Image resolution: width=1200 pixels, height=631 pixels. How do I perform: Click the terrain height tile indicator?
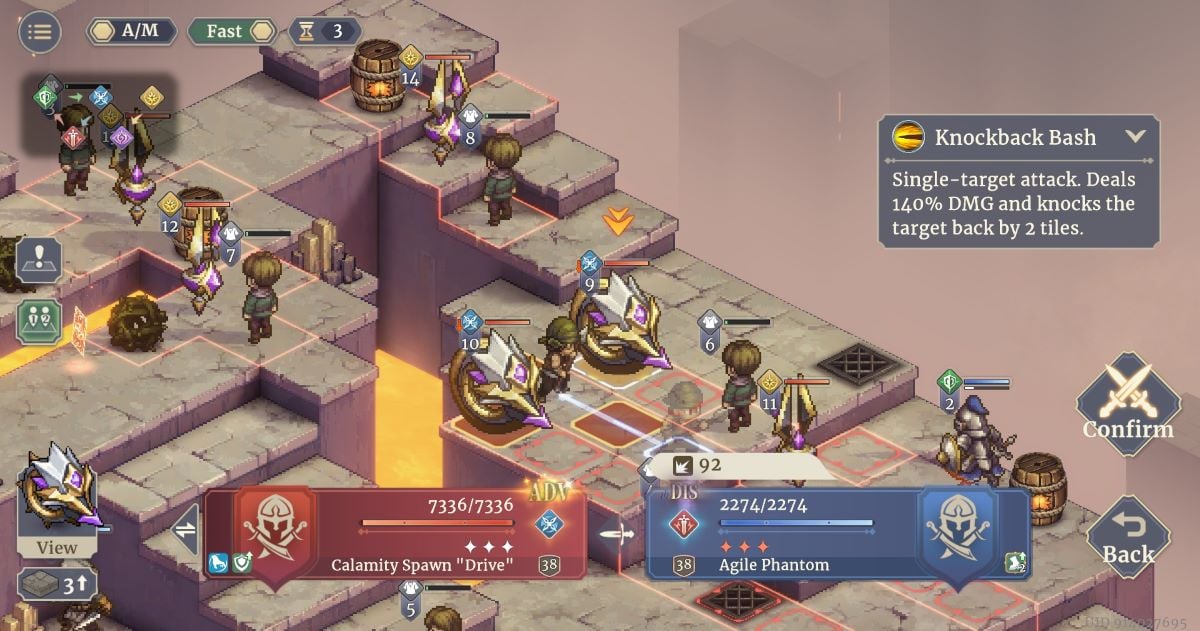click(57, 584)
